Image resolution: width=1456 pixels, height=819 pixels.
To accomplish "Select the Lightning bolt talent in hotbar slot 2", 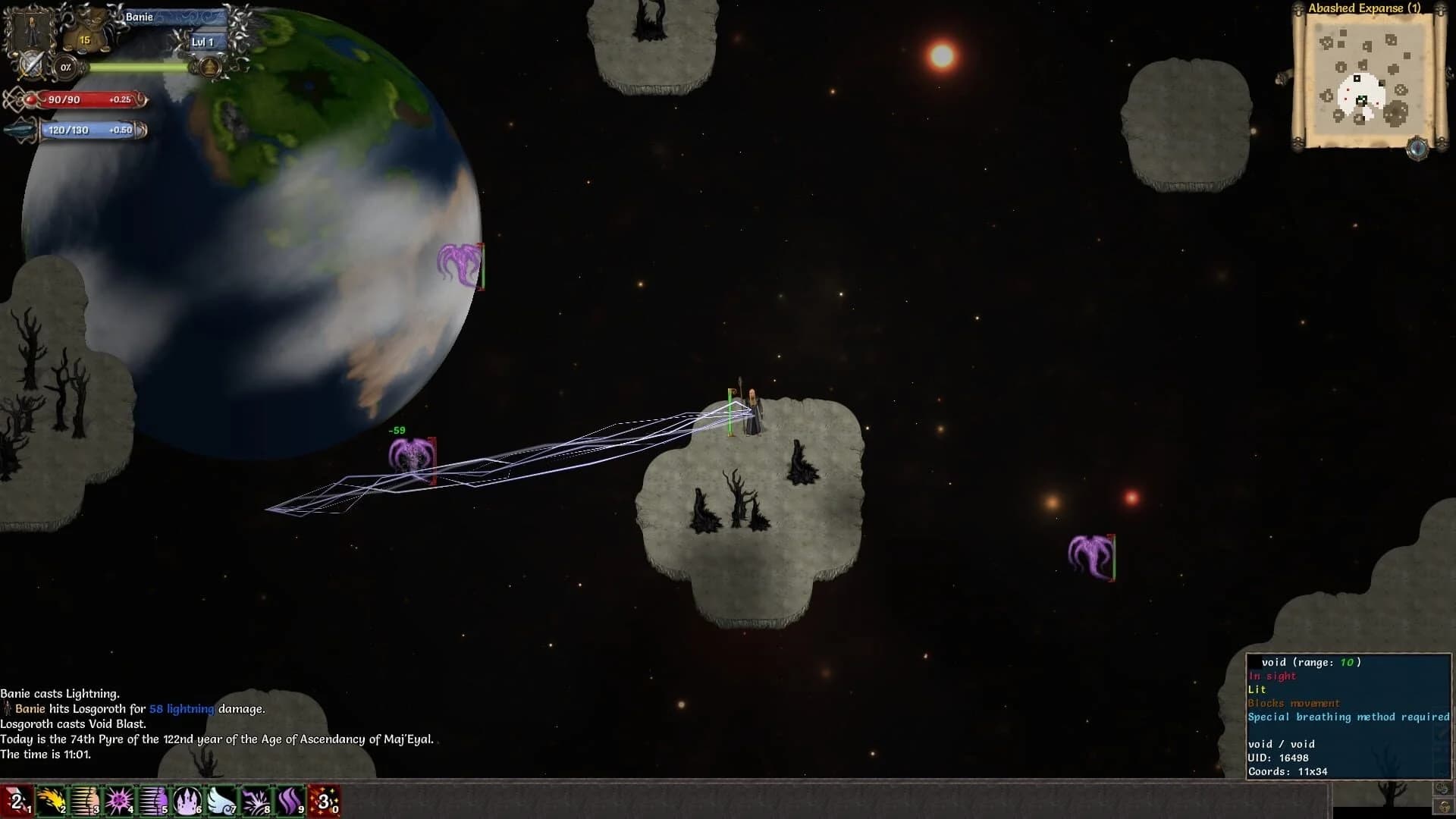I will click(51, 800).
